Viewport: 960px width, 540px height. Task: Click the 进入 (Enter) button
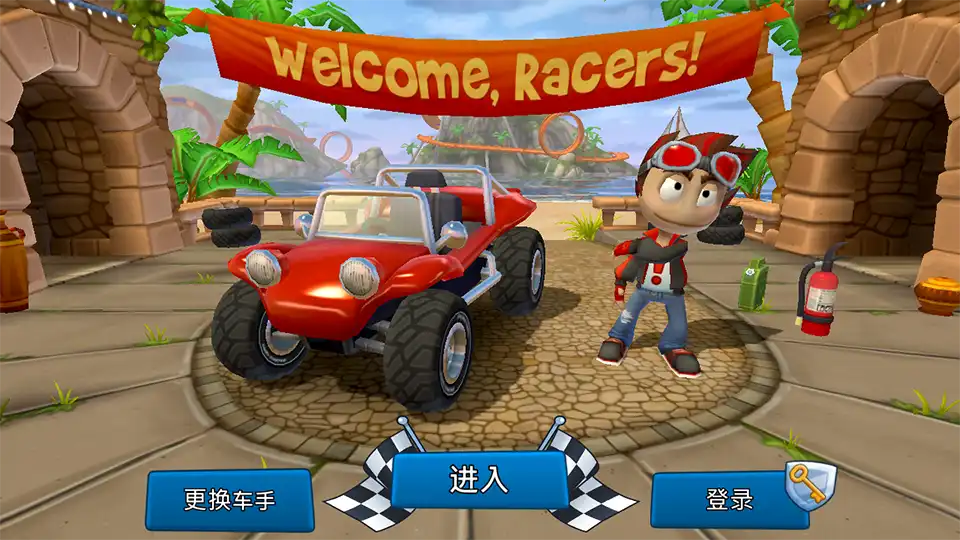click(479, 479)
